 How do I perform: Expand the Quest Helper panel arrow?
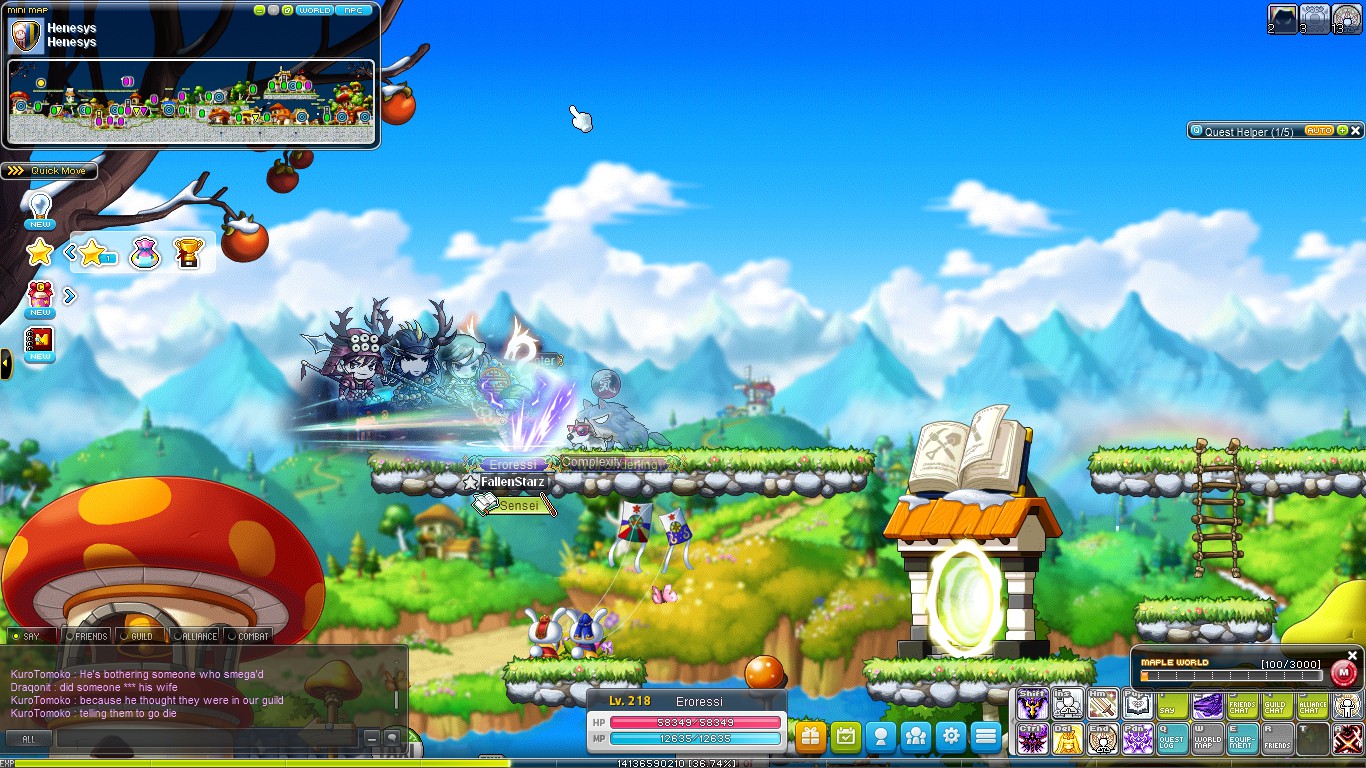1340,130
